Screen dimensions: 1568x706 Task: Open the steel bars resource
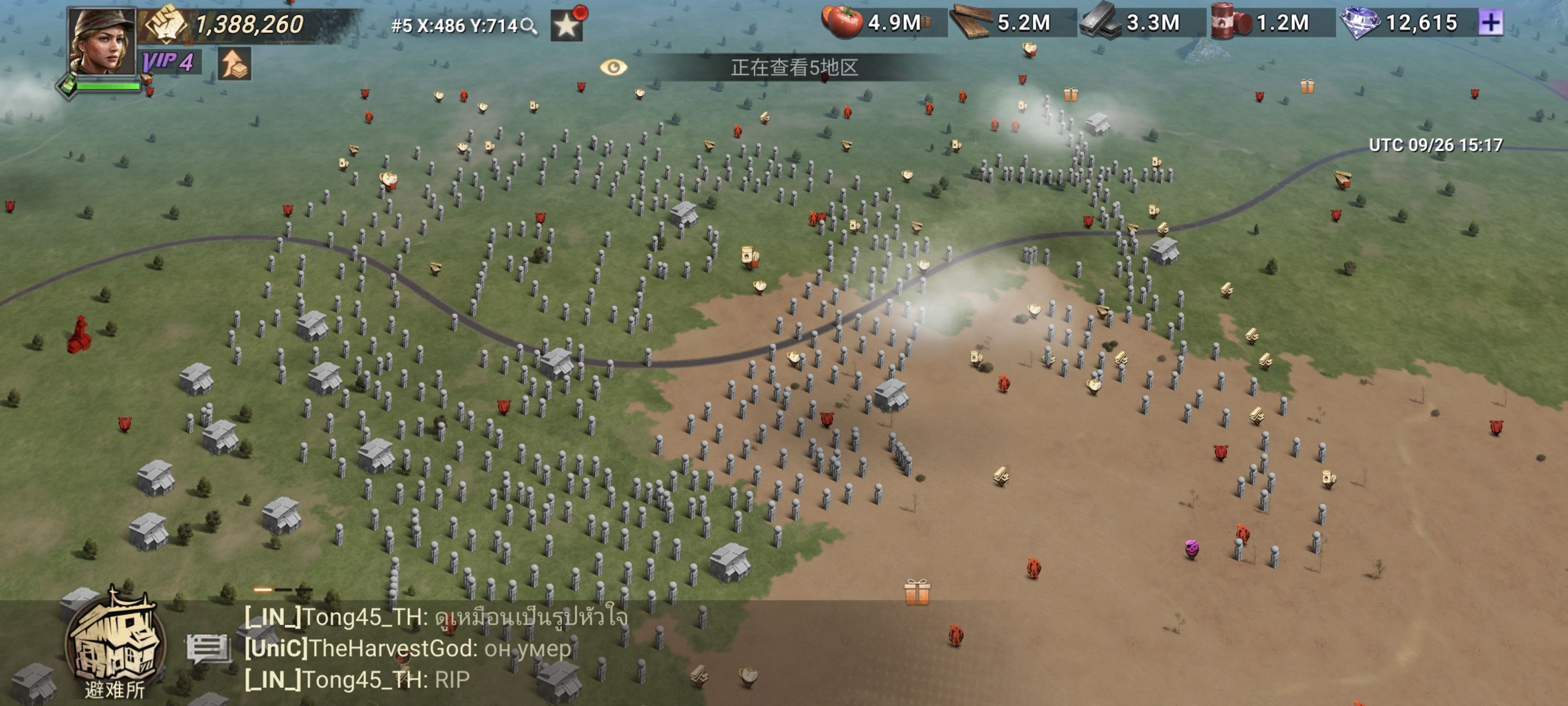(x=1101, y=23)
